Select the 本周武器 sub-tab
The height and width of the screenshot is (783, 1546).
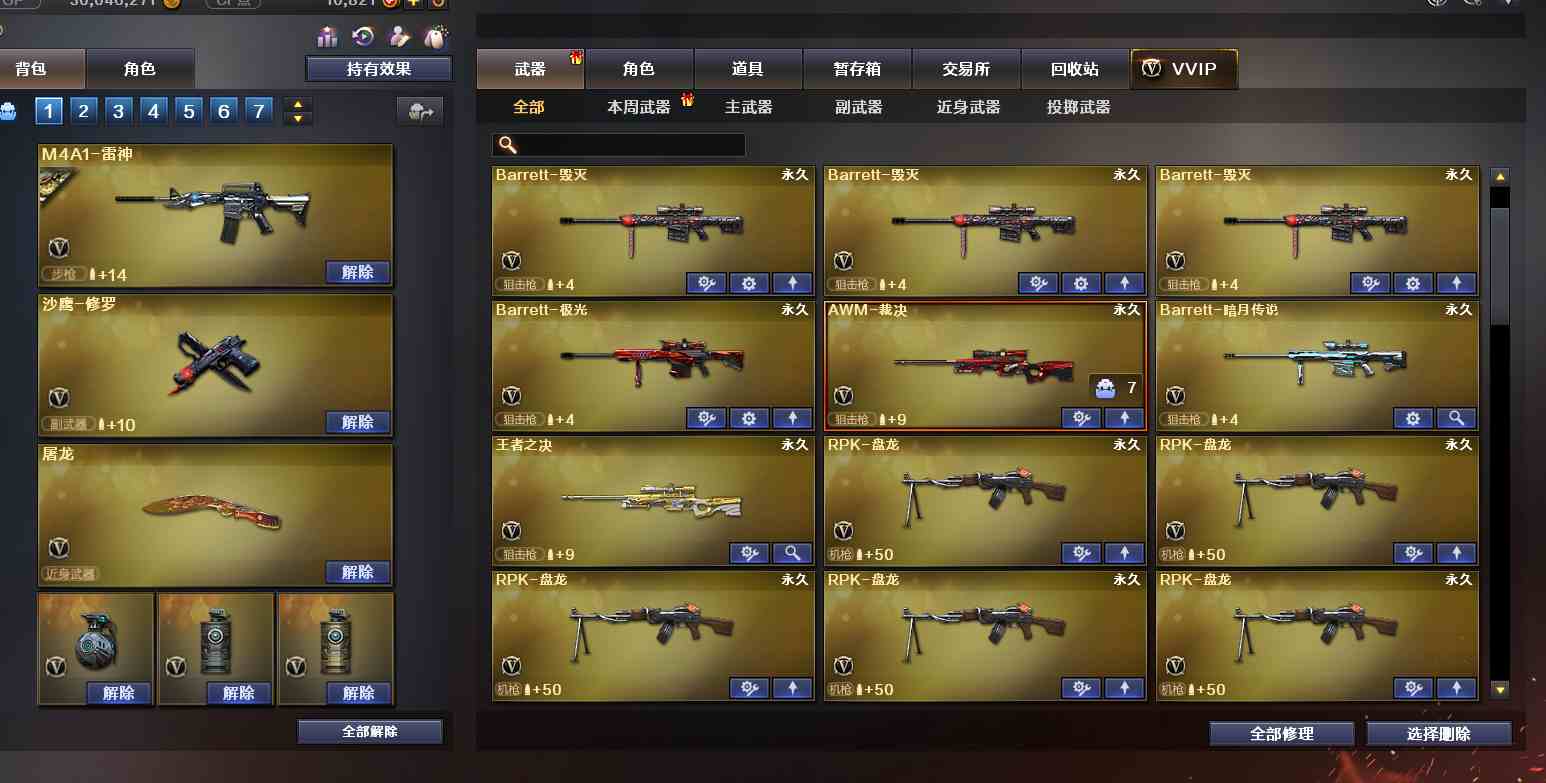coord(641,105)
